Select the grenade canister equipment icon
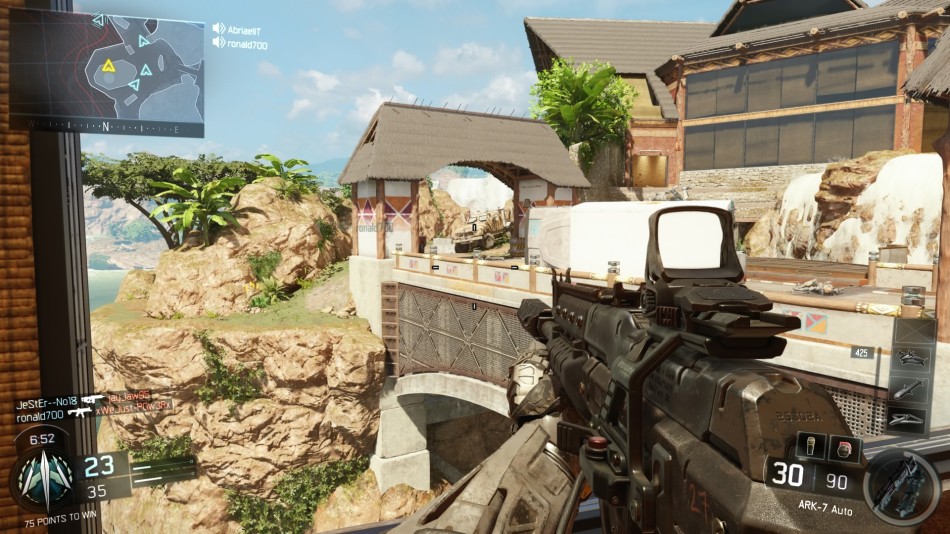 [x=812, y=447]
